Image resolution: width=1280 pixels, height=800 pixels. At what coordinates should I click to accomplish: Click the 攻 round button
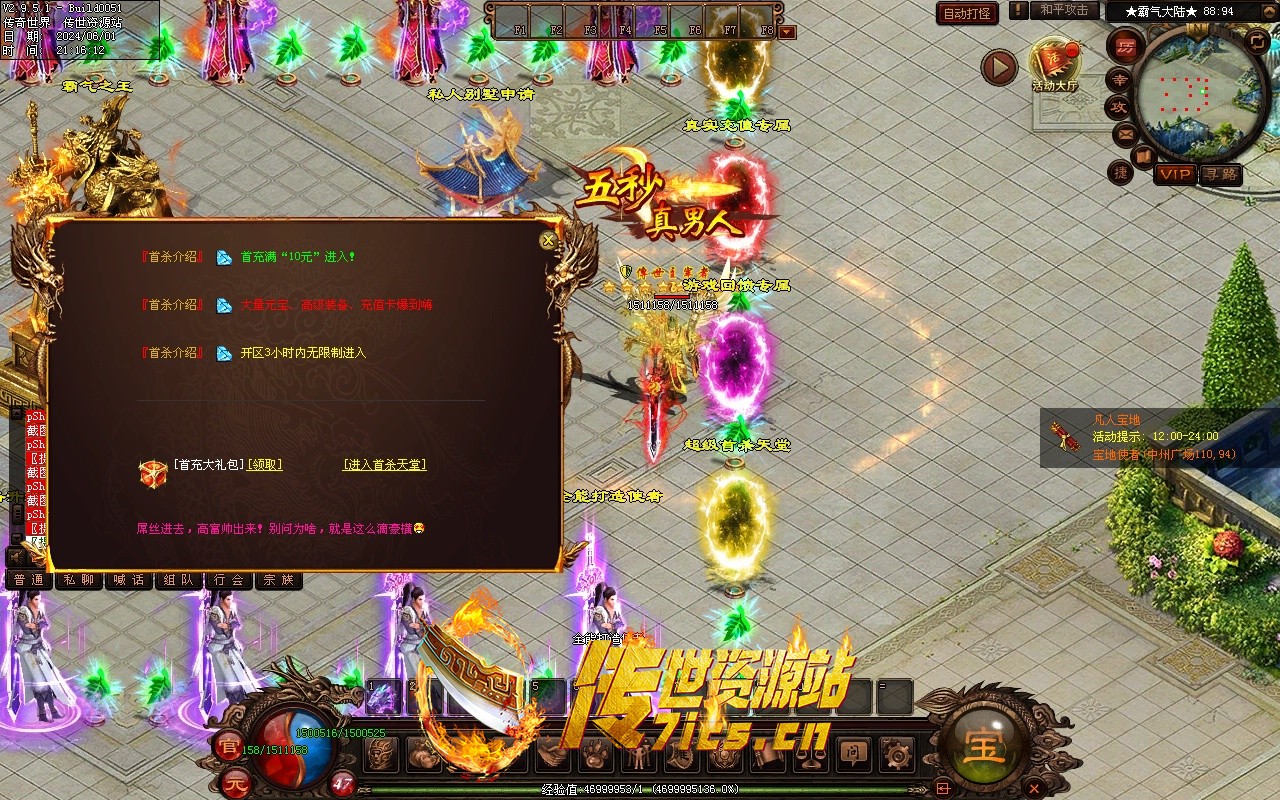[1119, 106]
